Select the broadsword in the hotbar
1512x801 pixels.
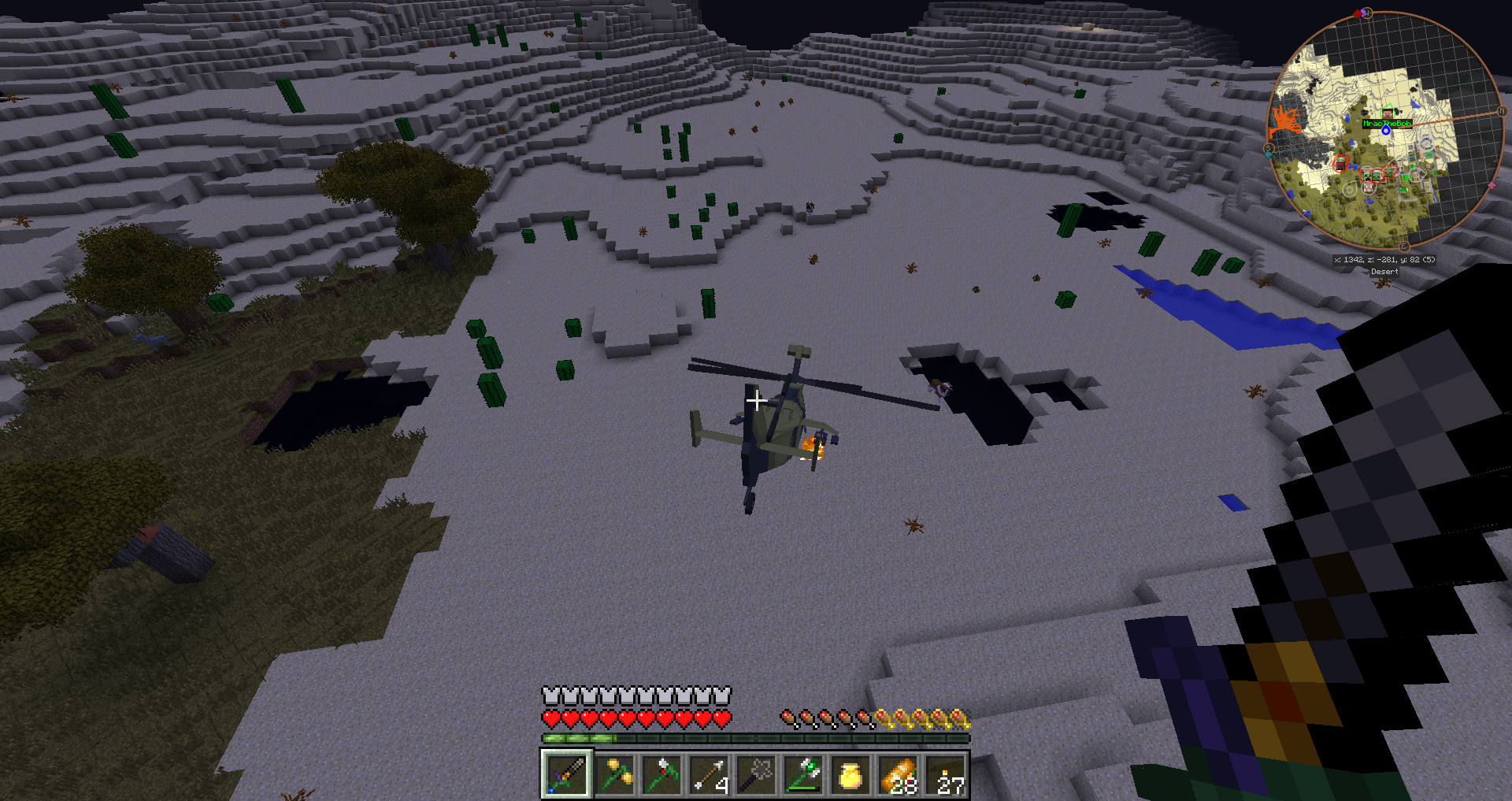[566, 775]
